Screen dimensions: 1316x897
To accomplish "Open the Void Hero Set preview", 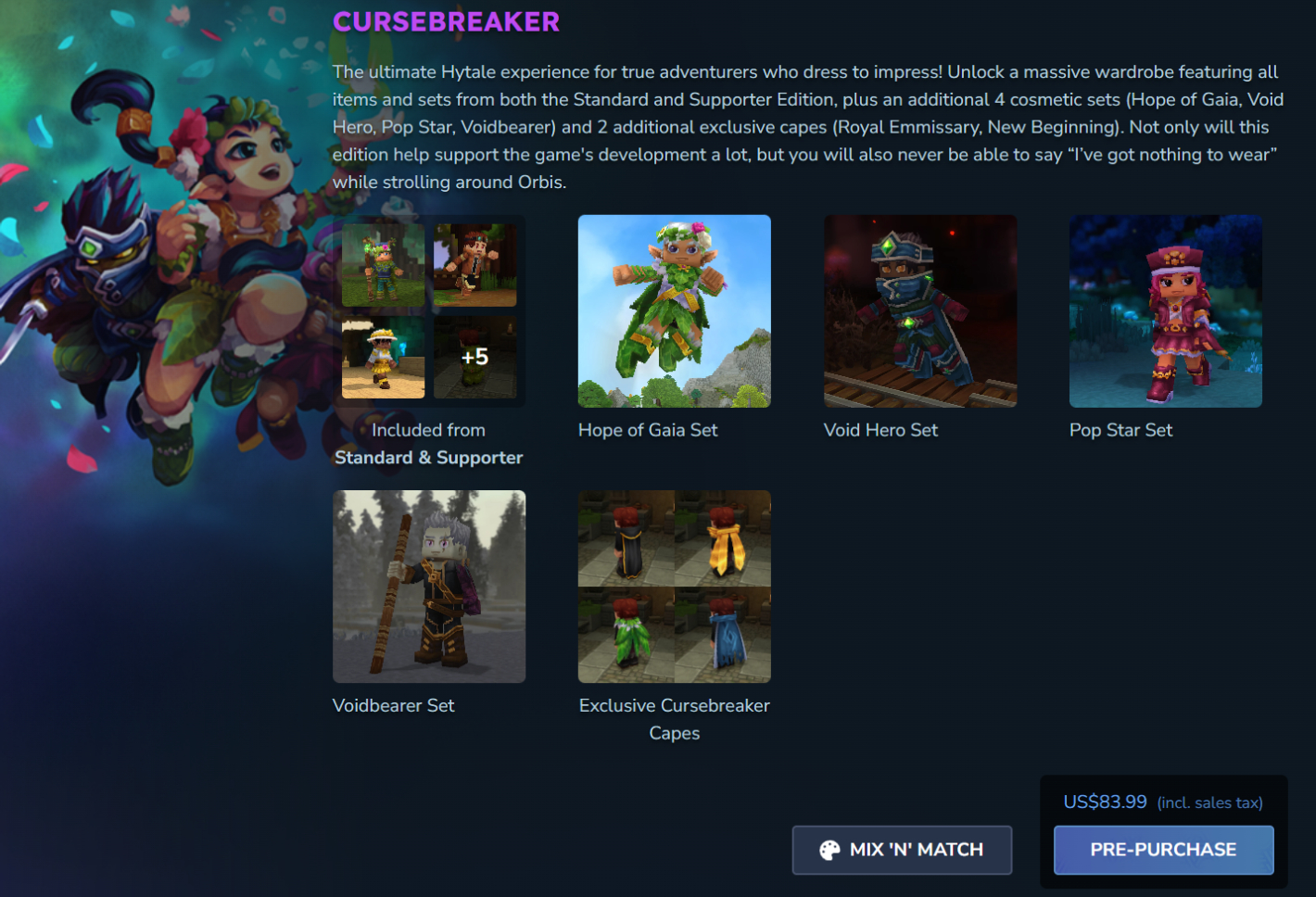I will [x=919, y=310].
